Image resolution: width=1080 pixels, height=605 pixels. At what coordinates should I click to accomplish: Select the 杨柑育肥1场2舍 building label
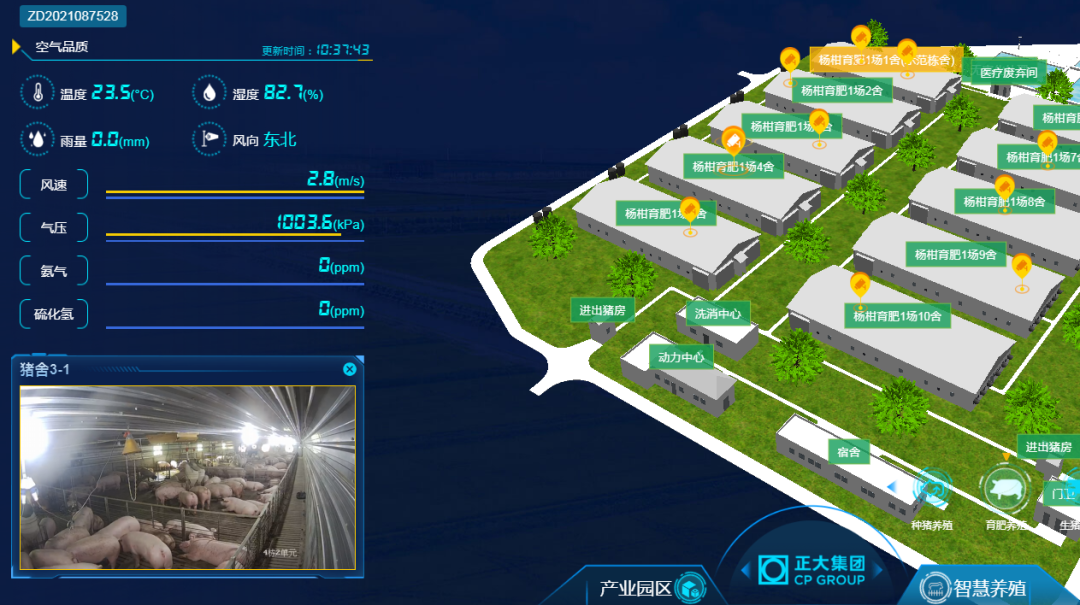(842, 91)
